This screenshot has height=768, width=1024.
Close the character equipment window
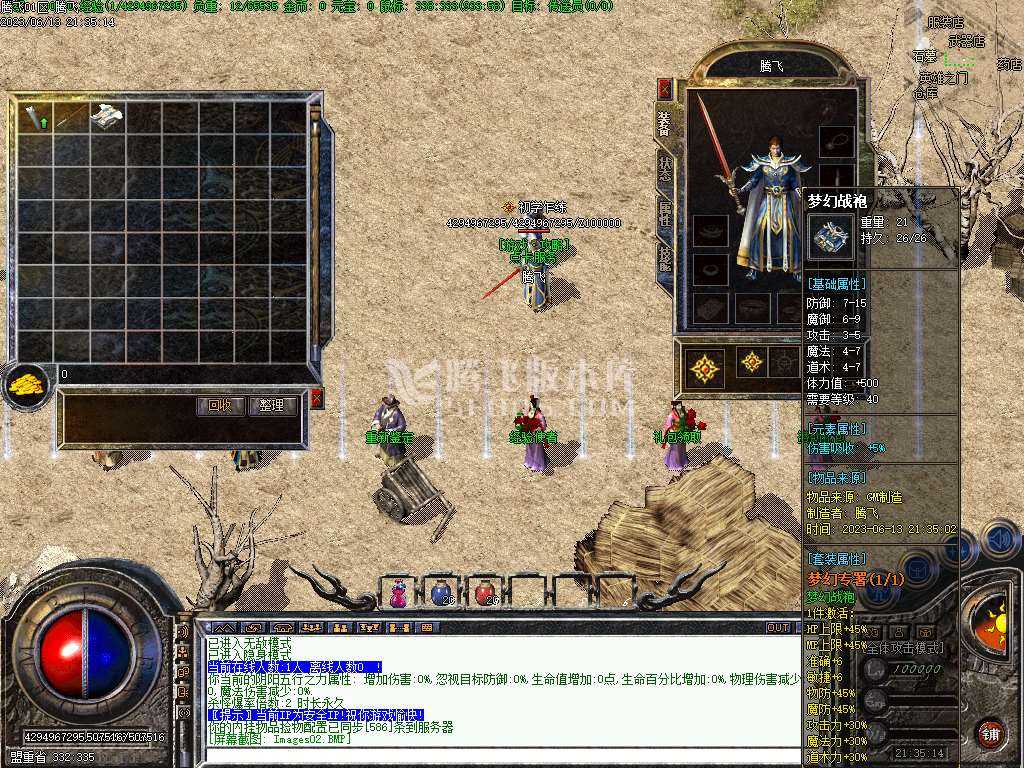664,89
